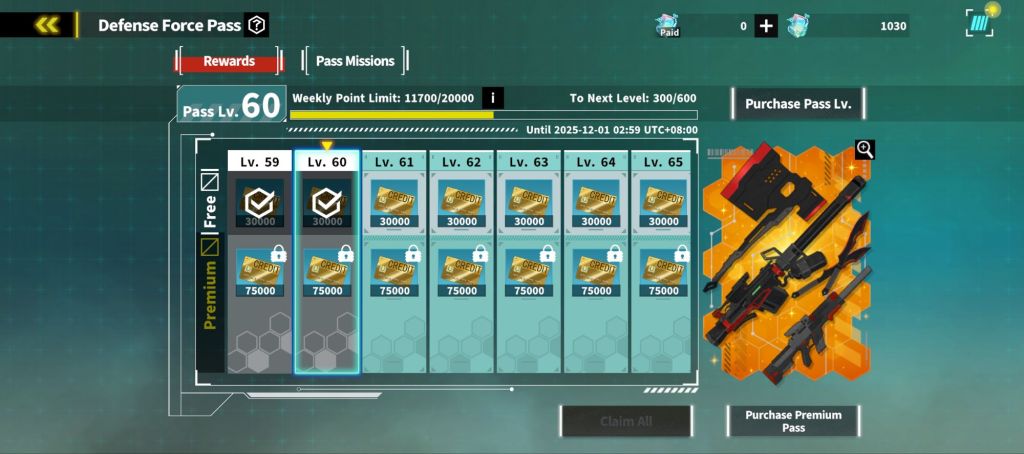Select the Lv. 61 free credit reward
The width and height of the screenshot is (1024, 454).
[395, 203]
